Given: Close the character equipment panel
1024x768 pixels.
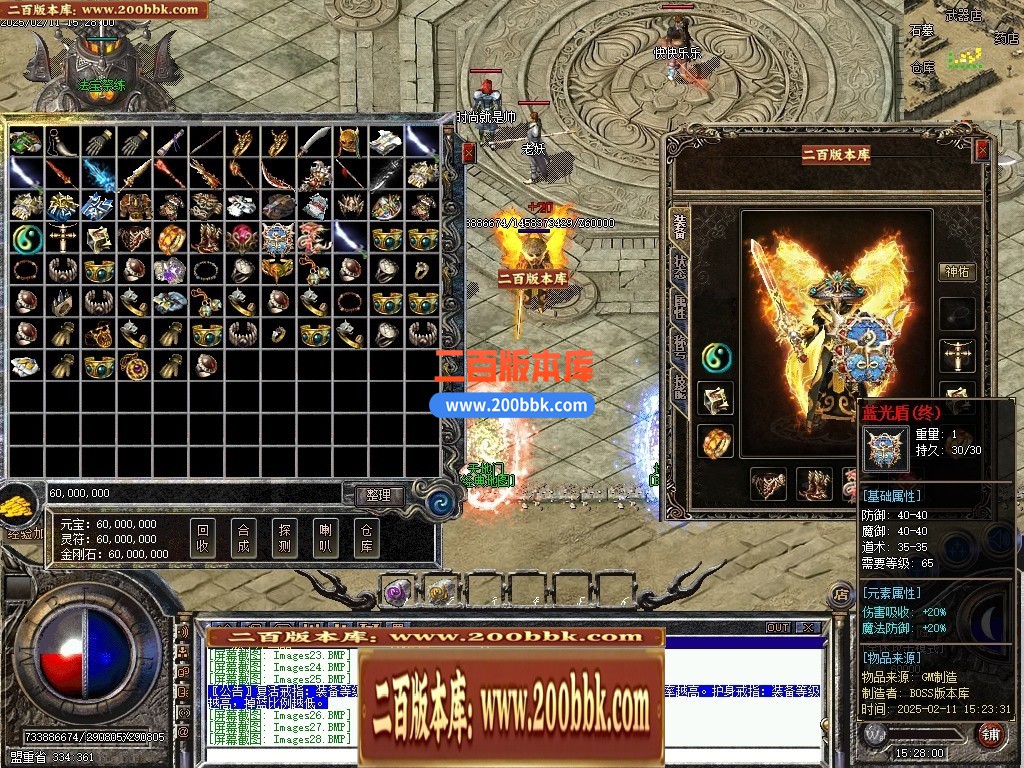Looking at the screenshot, I should (x=982, y=149).
